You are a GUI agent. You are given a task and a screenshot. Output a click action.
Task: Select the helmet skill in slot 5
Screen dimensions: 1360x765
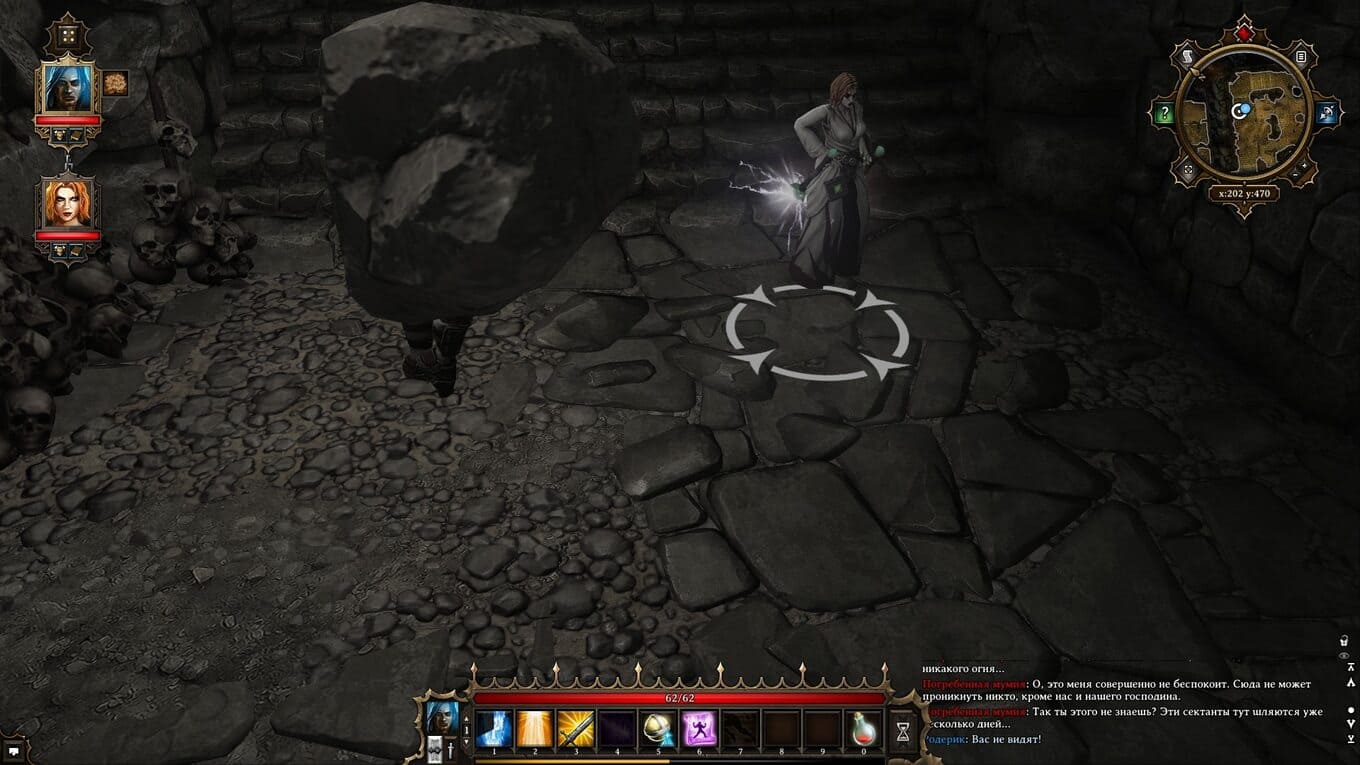pos(657,729)
